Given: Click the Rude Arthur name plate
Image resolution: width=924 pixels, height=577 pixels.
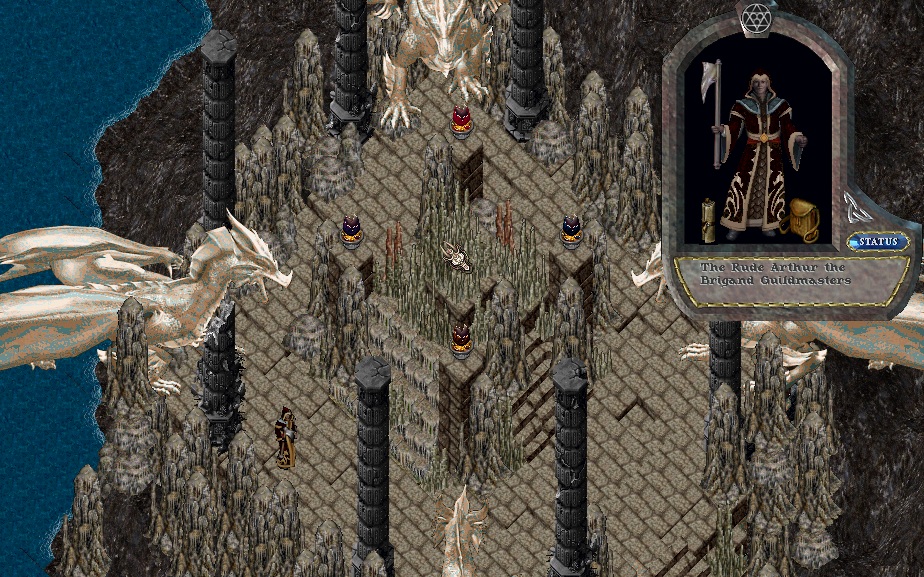Looking at the screenshot, I should [776, 275].
